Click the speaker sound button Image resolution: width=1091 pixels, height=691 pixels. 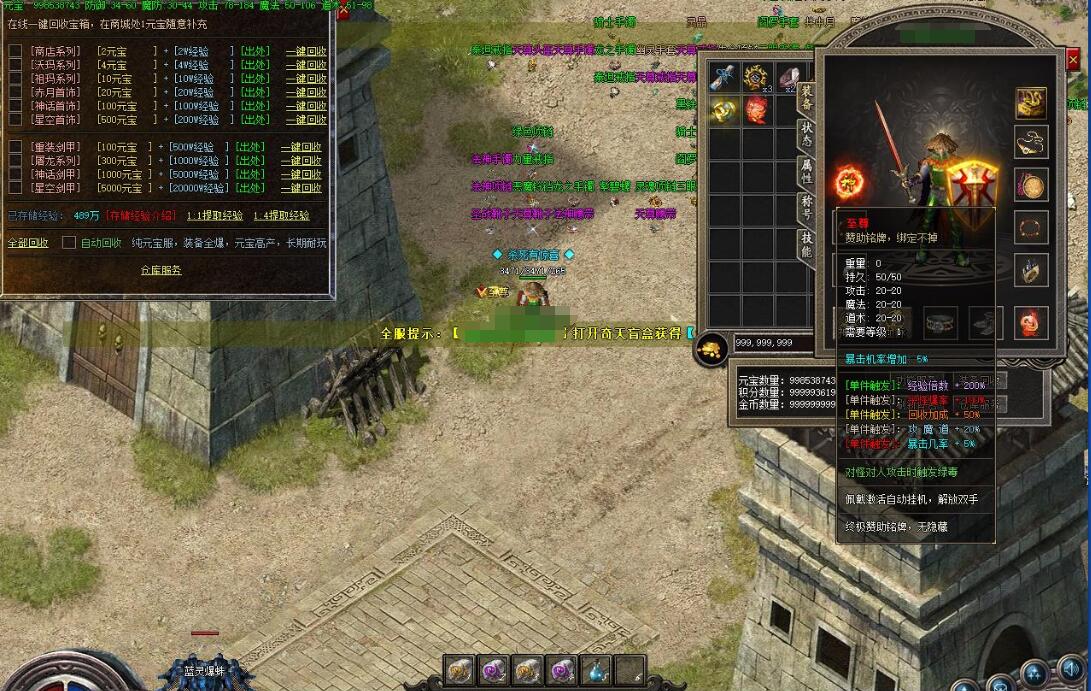tap(1071, 669)
